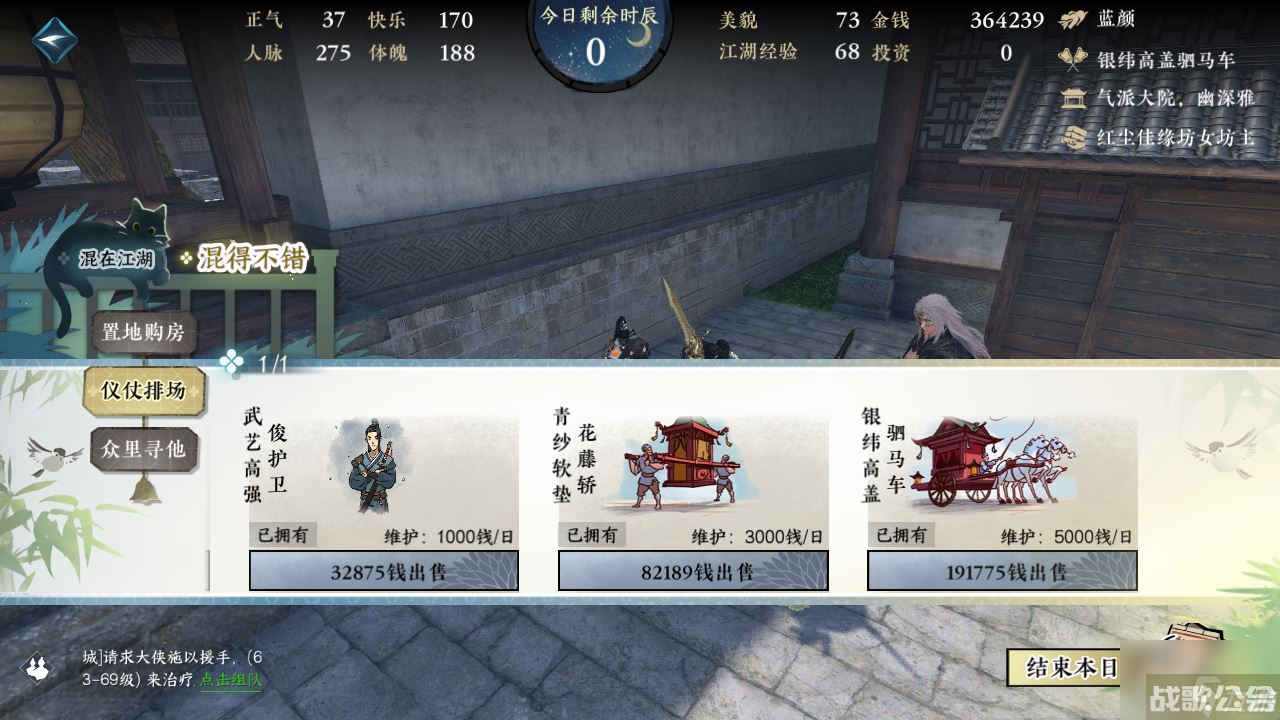Open the 今日剩余时辰 moon dial
Image resolution: width=1280 pixels, height=720 pixels.
click(598, 42)
